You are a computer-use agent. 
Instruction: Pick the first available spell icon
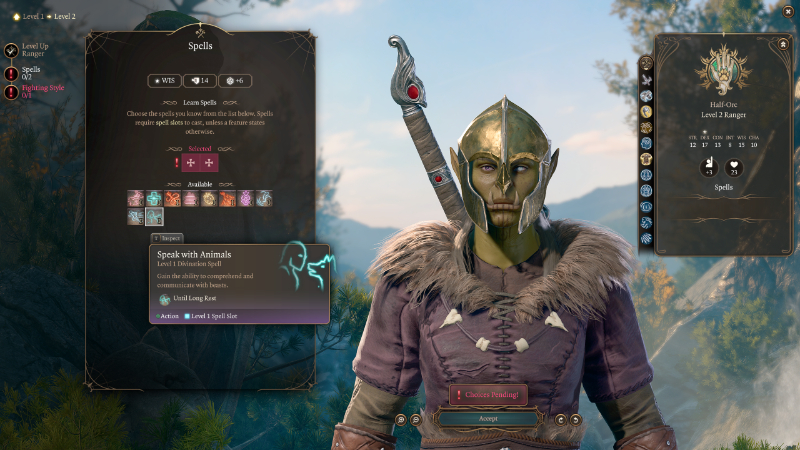click(135, 199)
